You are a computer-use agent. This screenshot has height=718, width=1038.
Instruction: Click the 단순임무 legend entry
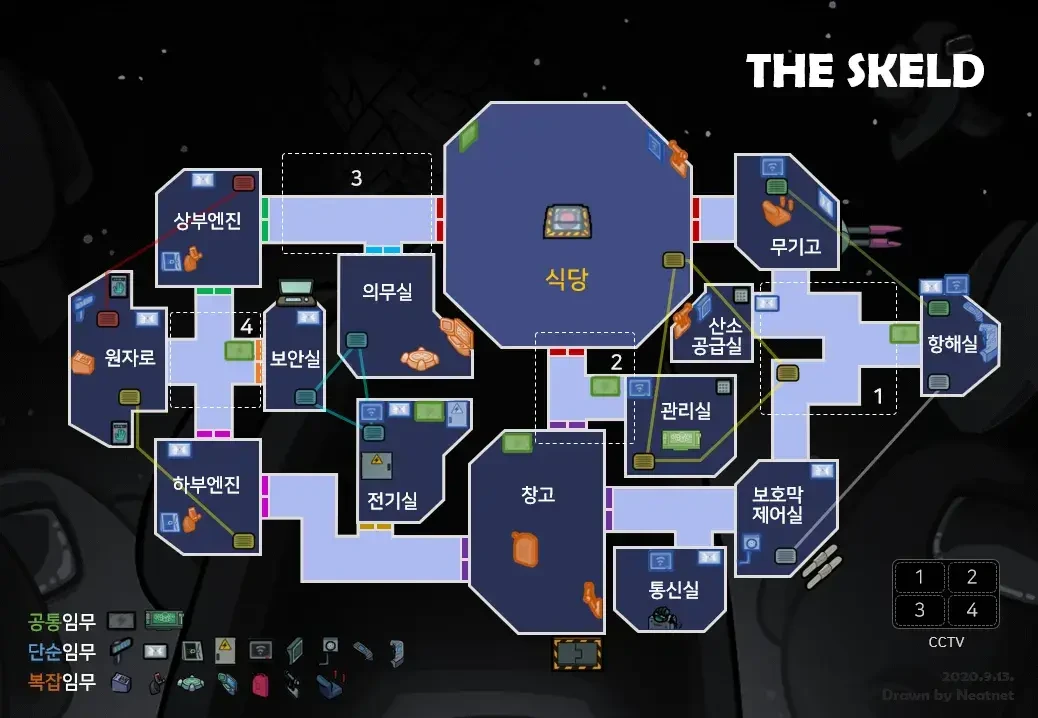point(62,652)
